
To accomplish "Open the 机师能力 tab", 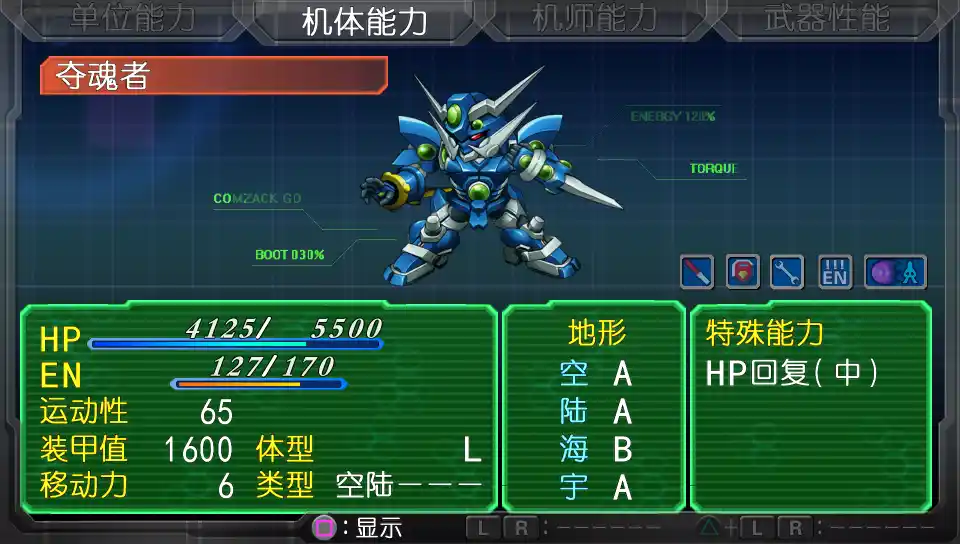I will point(594,19).
